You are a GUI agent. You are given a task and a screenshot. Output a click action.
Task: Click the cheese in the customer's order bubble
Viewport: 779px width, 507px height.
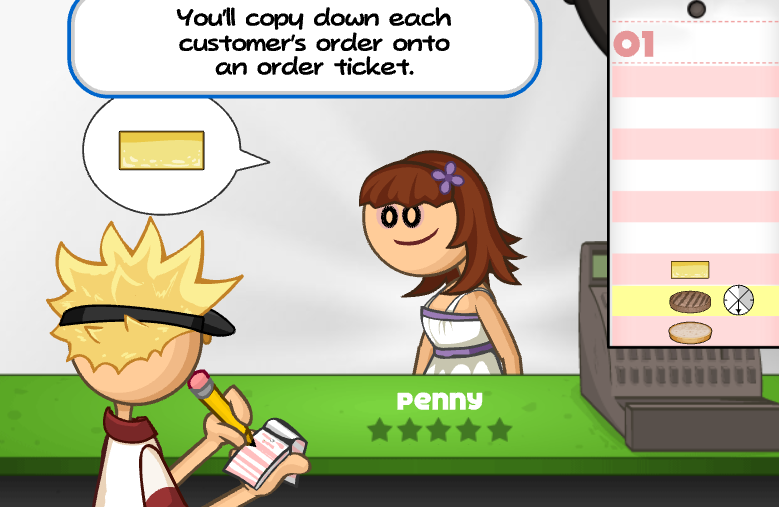pos(161,150)
